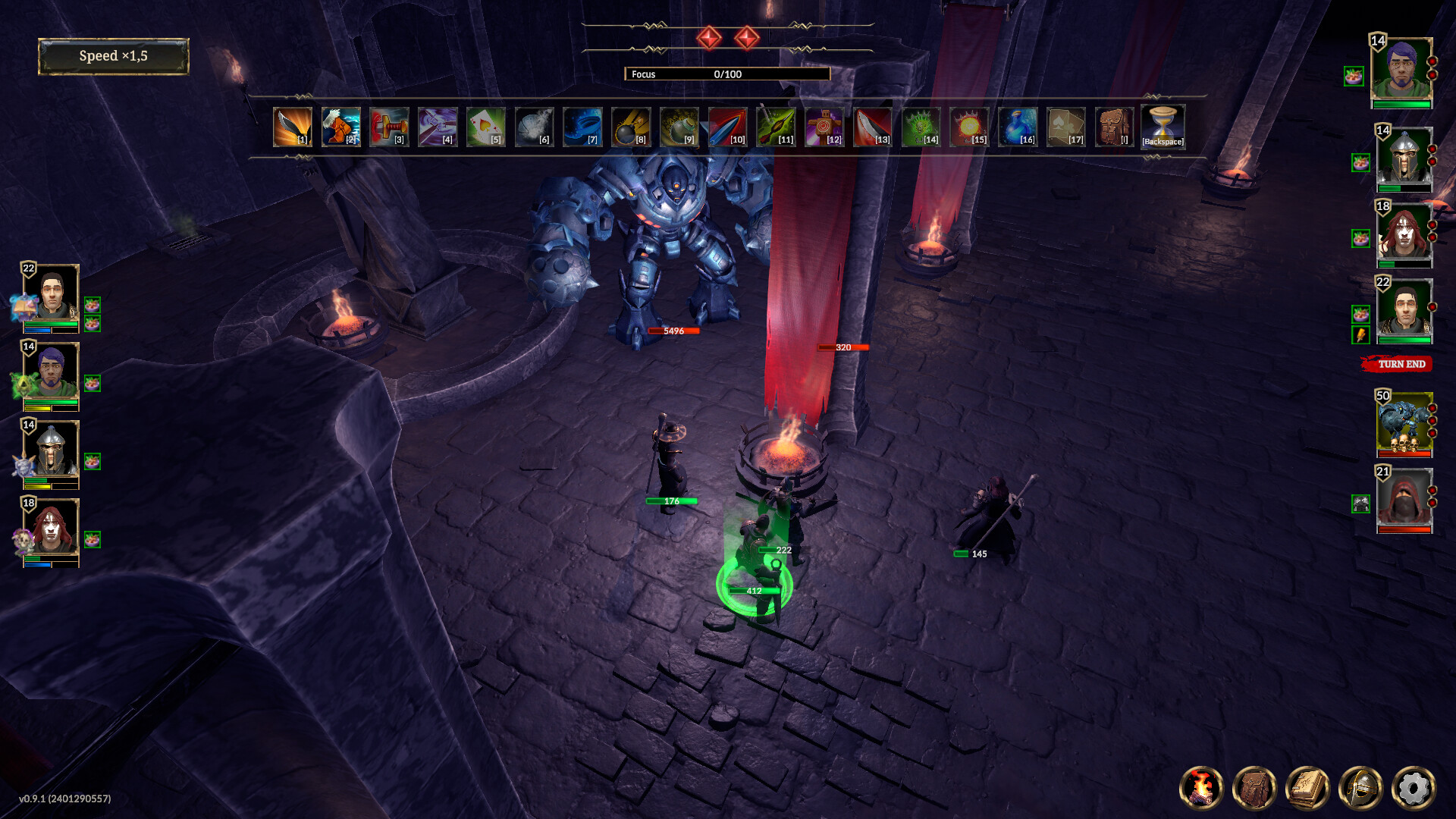End turn with the hourglass button
The image size is (1456, 819).
1163,126
